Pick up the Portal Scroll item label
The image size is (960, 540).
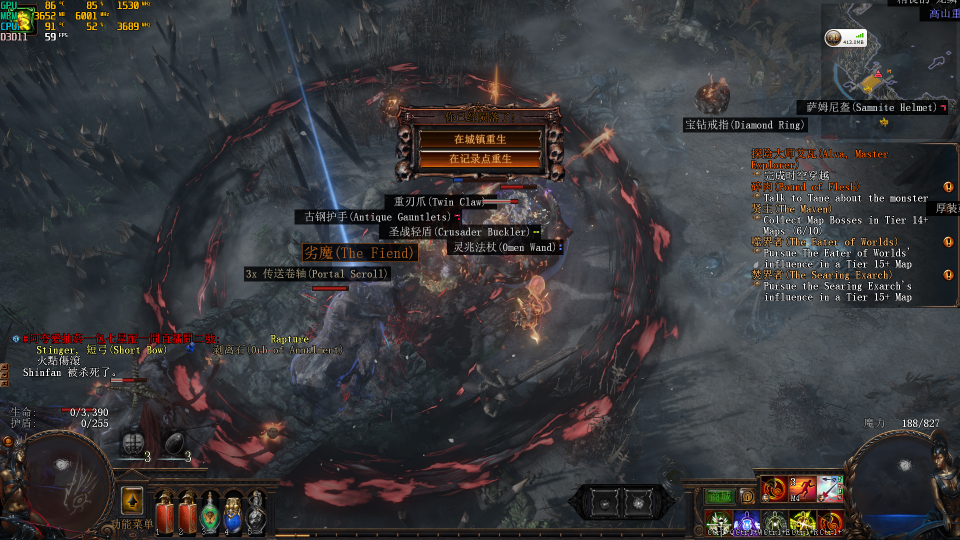tap(316, 274)
